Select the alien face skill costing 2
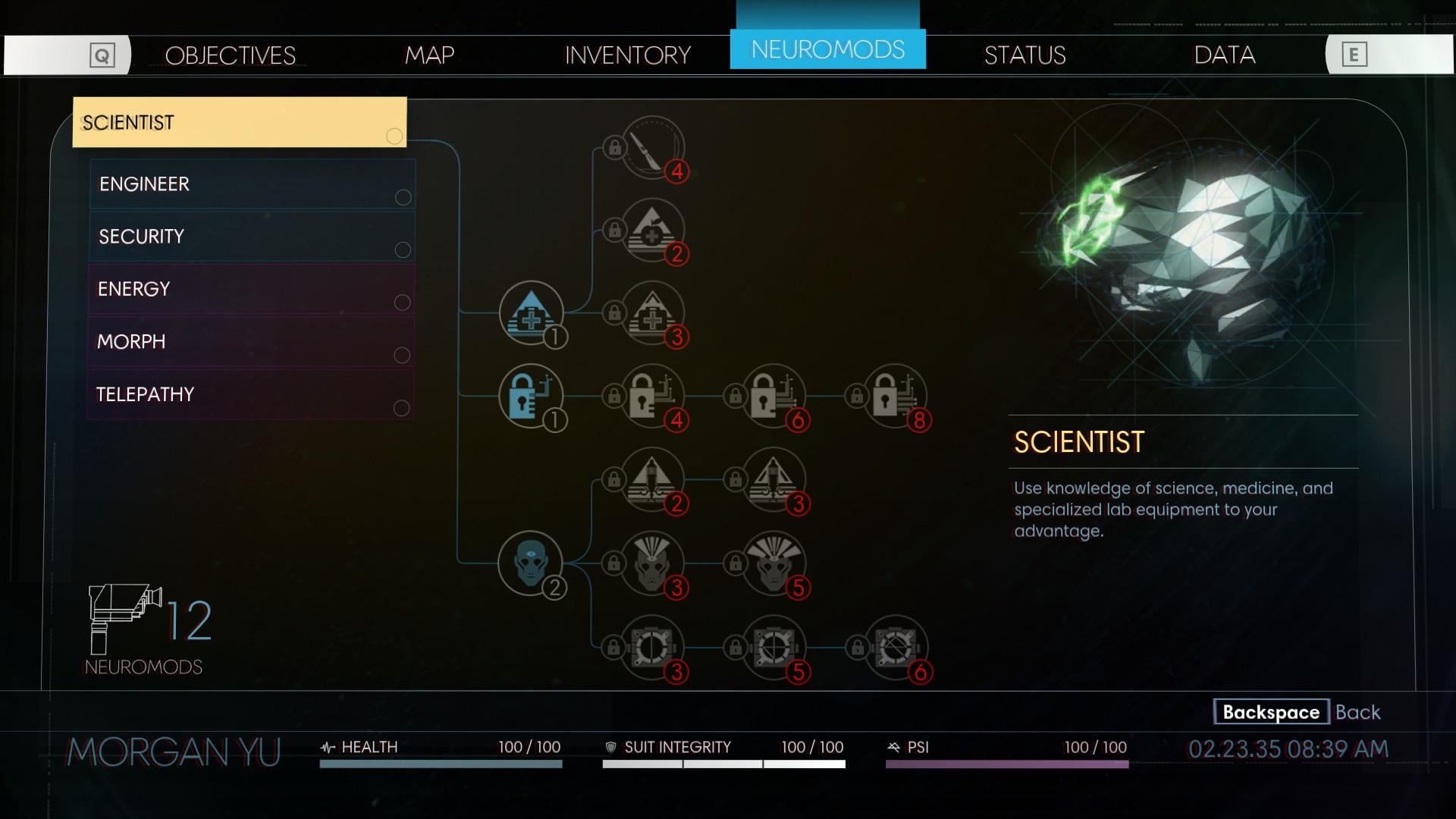The width and height of the screenshot is (1456, 819). pos(531,563)
